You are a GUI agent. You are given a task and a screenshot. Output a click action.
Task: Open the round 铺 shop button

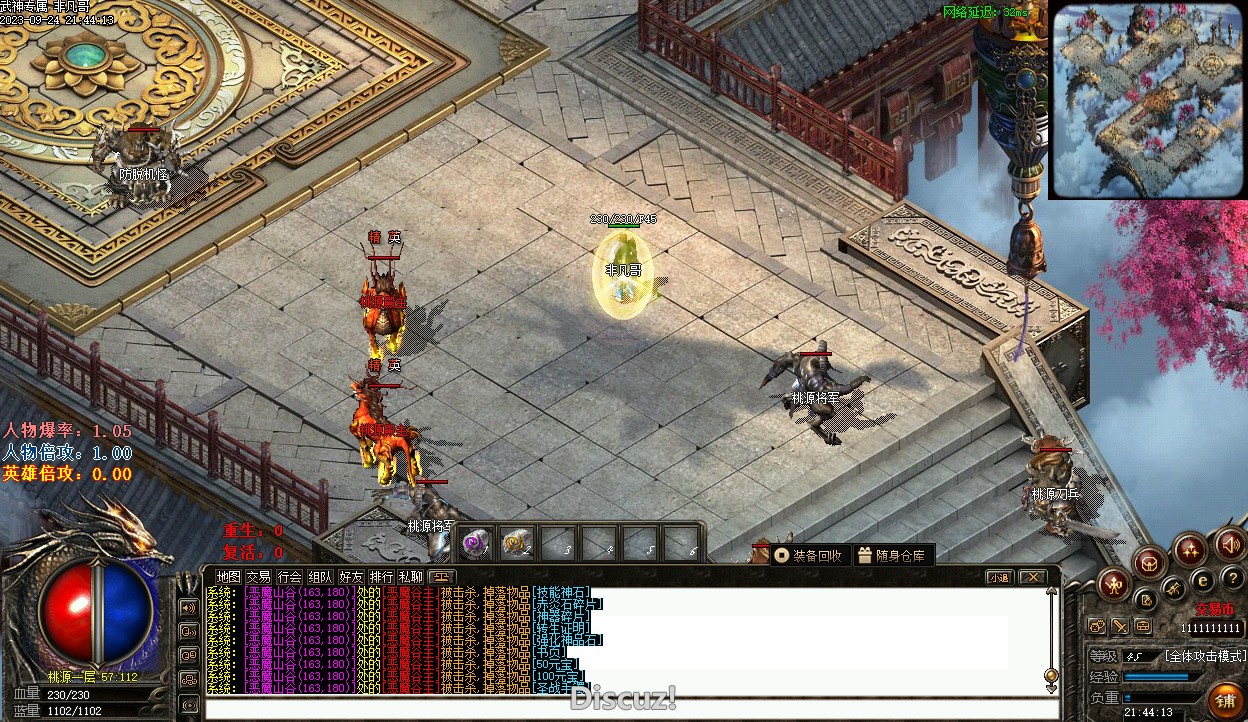(1224, 698)
